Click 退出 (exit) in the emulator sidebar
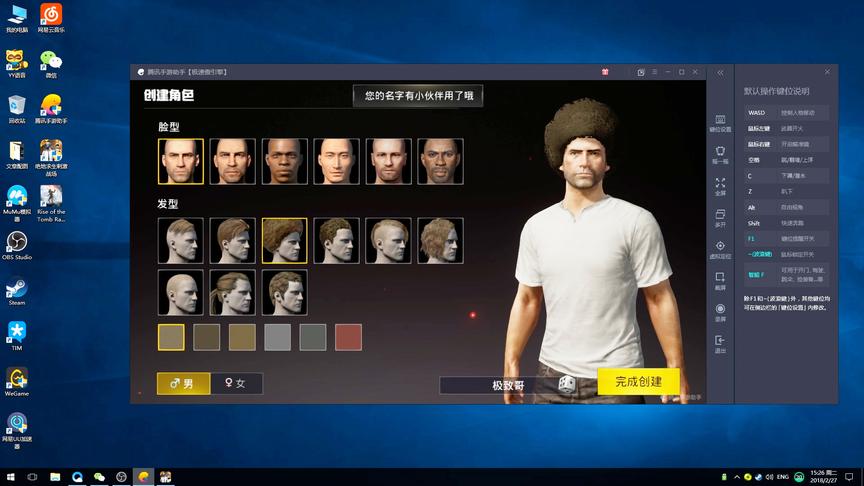The width and height of the screenshot is (864, 486). tap(720, 344)
